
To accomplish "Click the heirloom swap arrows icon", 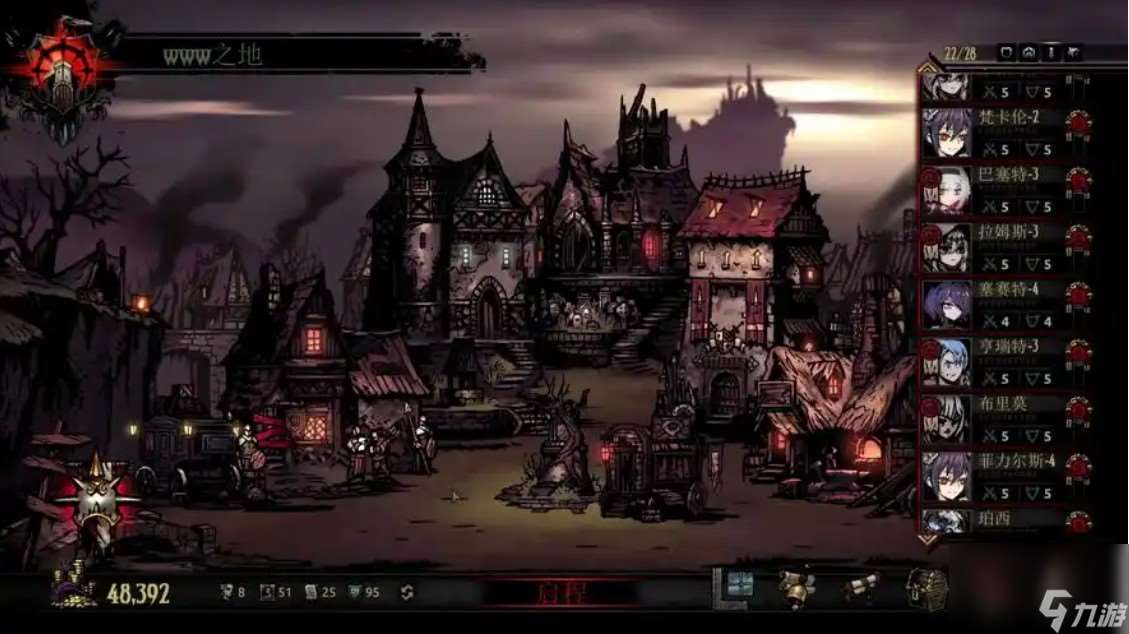I will 407,592.
